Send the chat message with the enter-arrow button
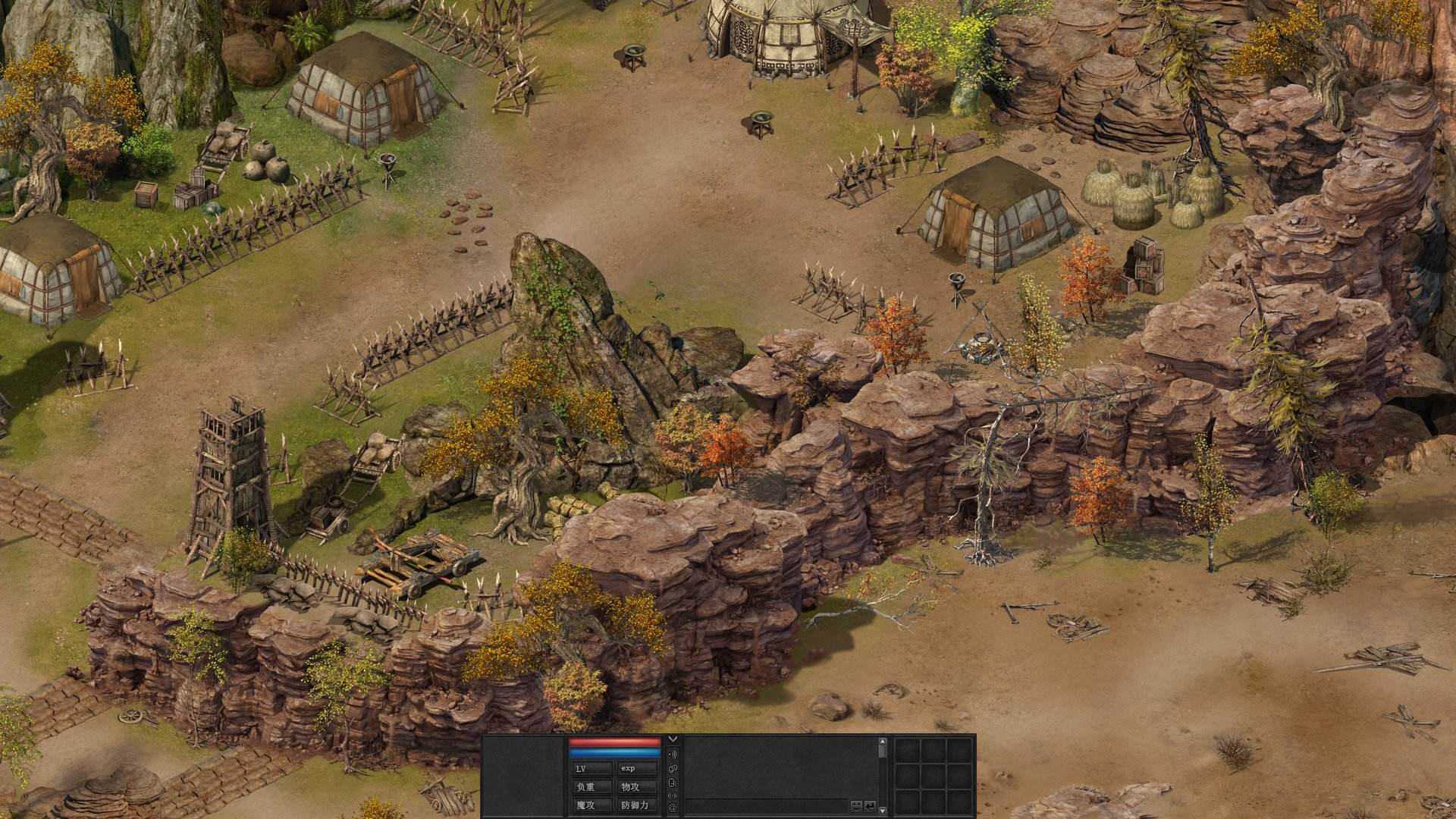 (x=870, y=805)
